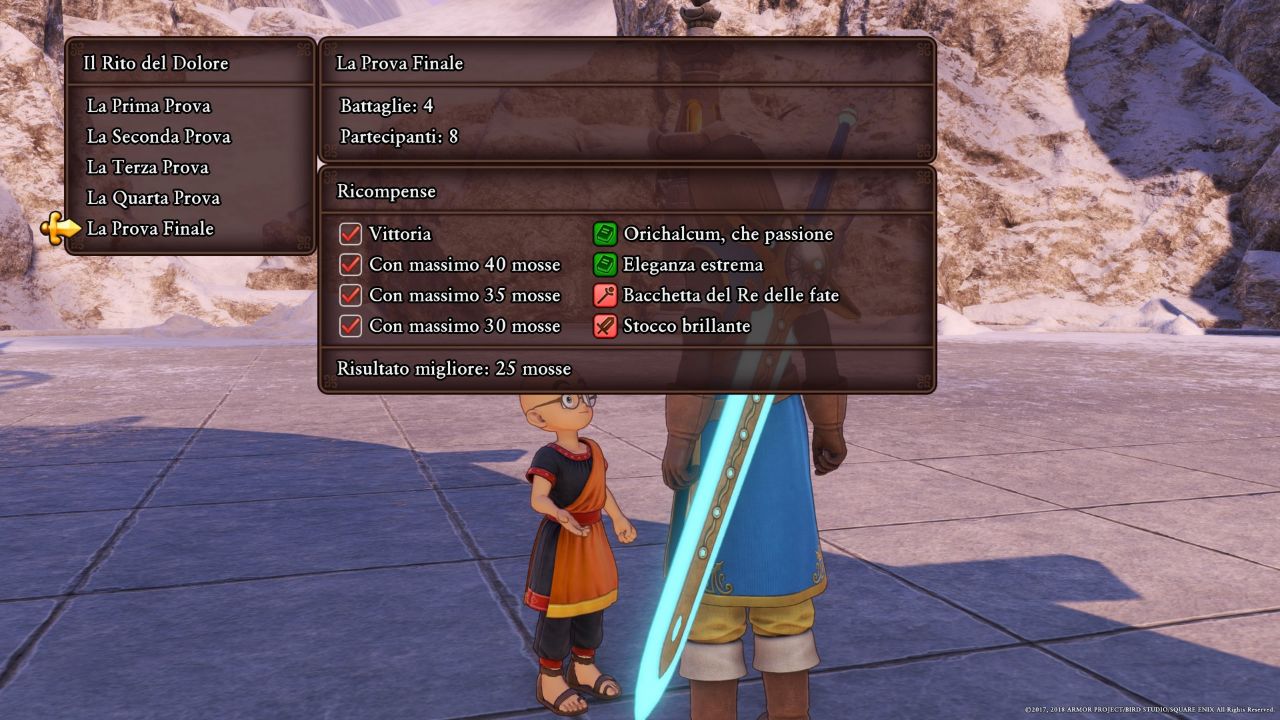Open La Terza Prova trial

[148, 167]
